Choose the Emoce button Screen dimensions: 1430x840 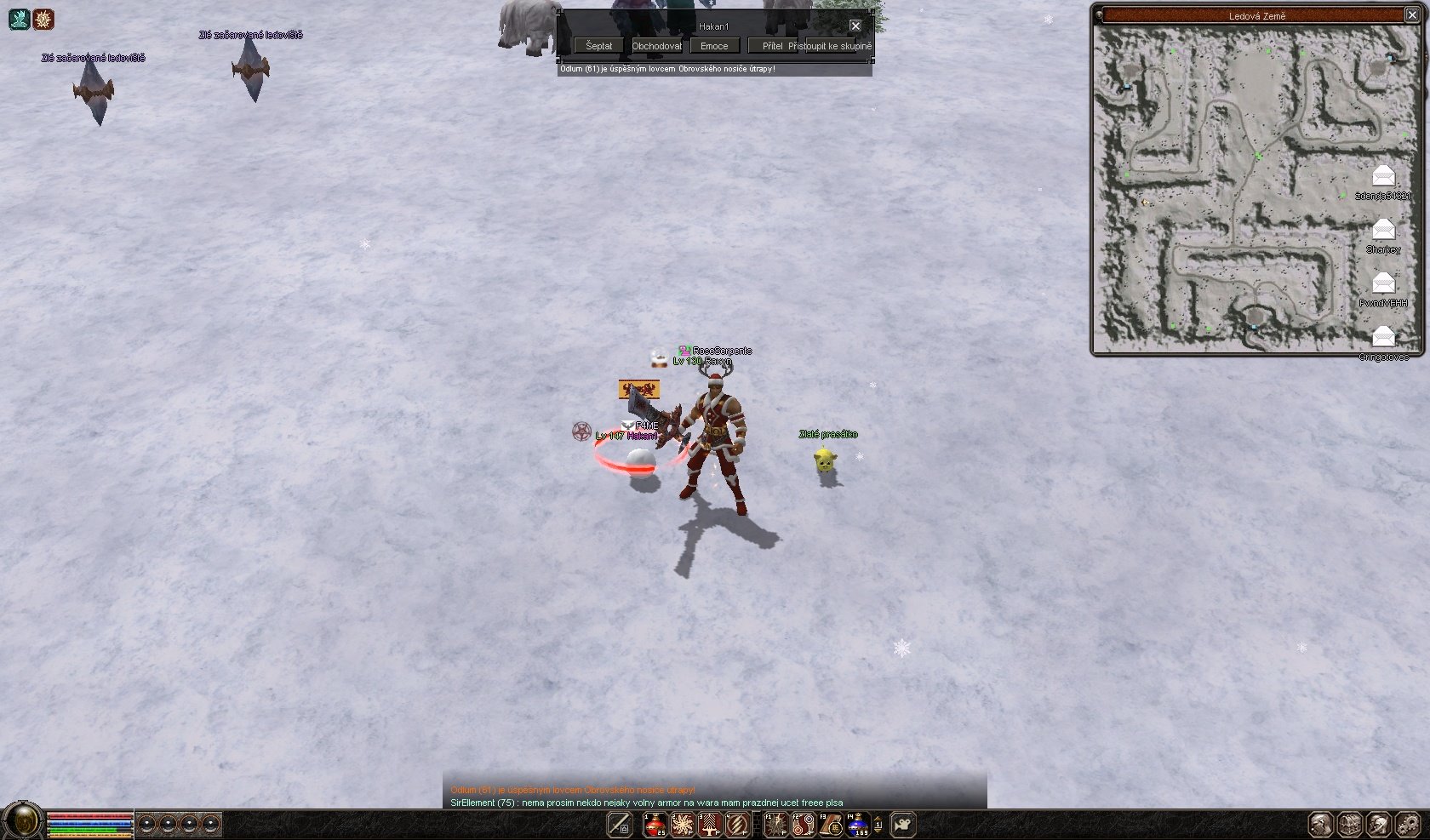(714, 46)
